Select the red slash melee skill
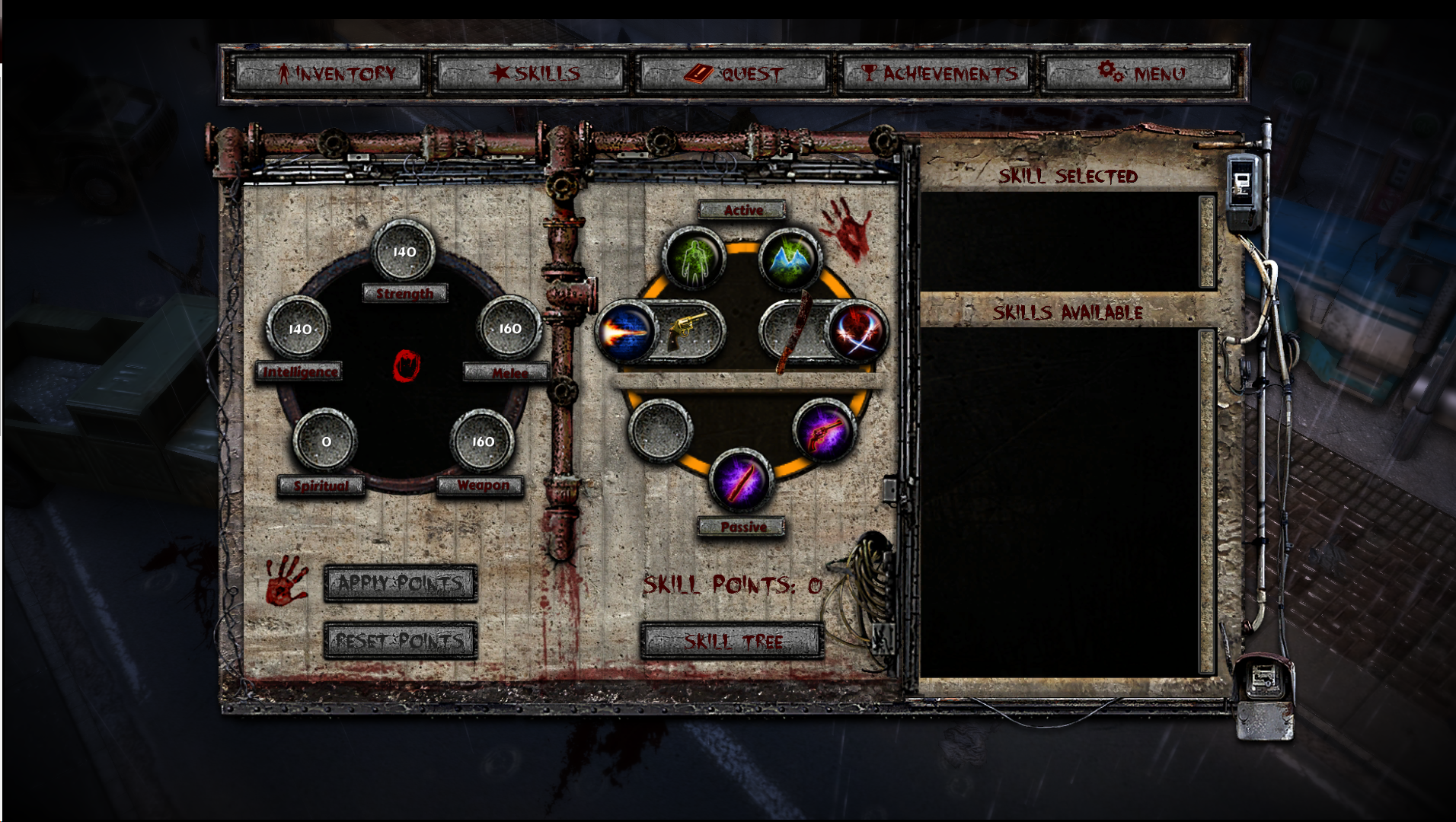This screenshot has height=822, width=1456. [x=857, y=332]
